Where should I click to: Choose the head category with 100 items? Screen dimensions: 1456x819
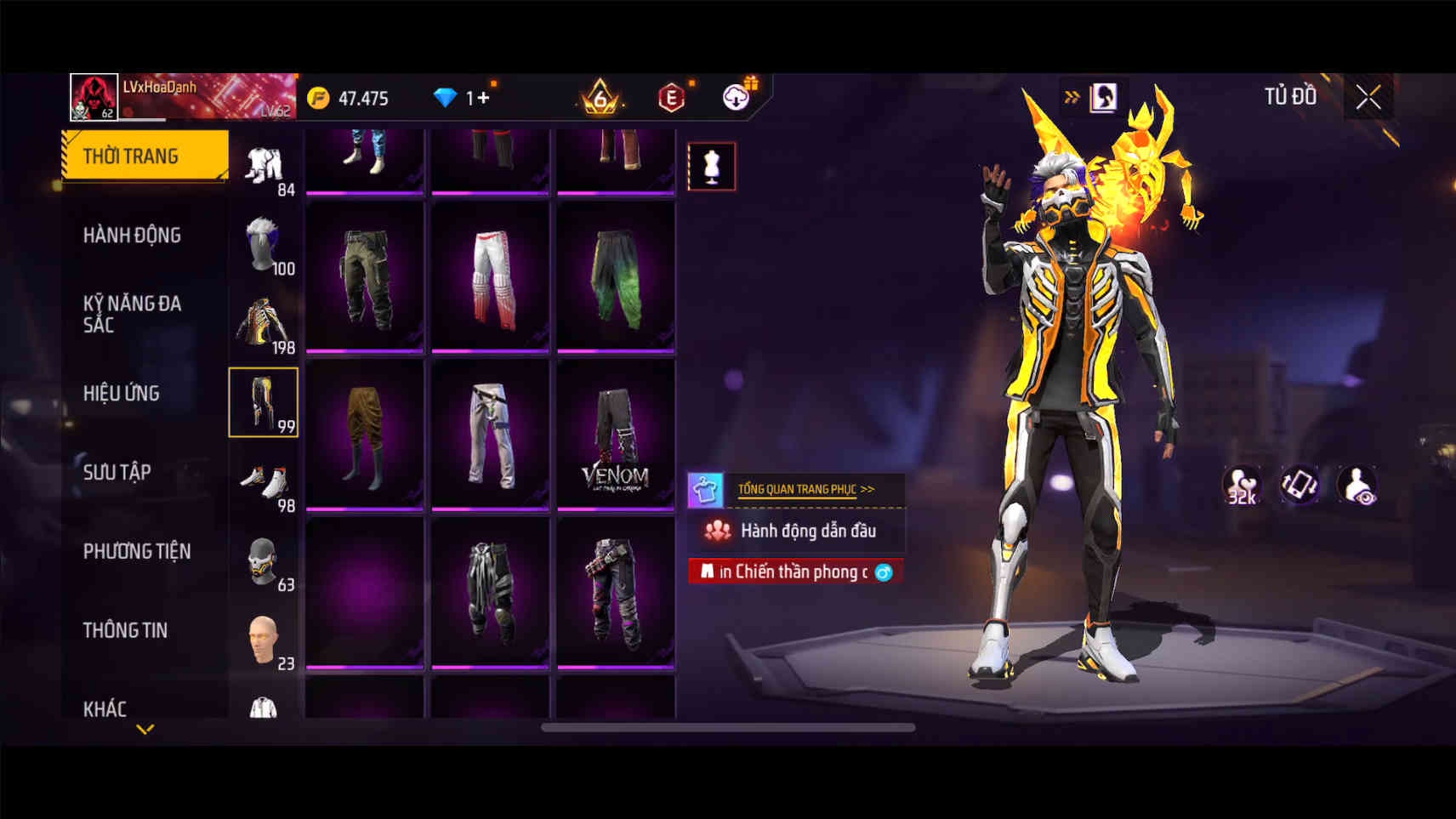264,245
